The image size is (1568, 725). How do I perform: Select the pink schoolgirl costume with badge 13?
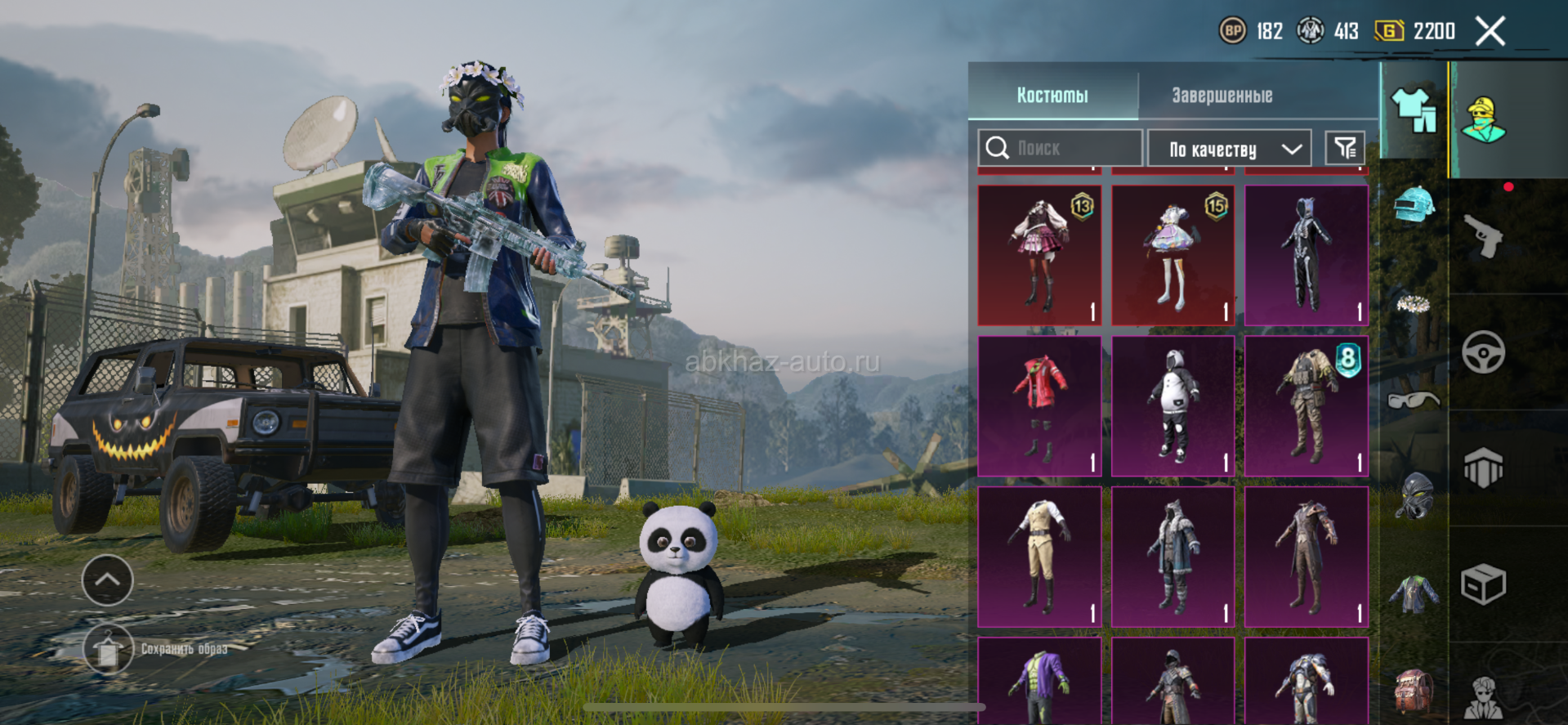(1039, 255)
